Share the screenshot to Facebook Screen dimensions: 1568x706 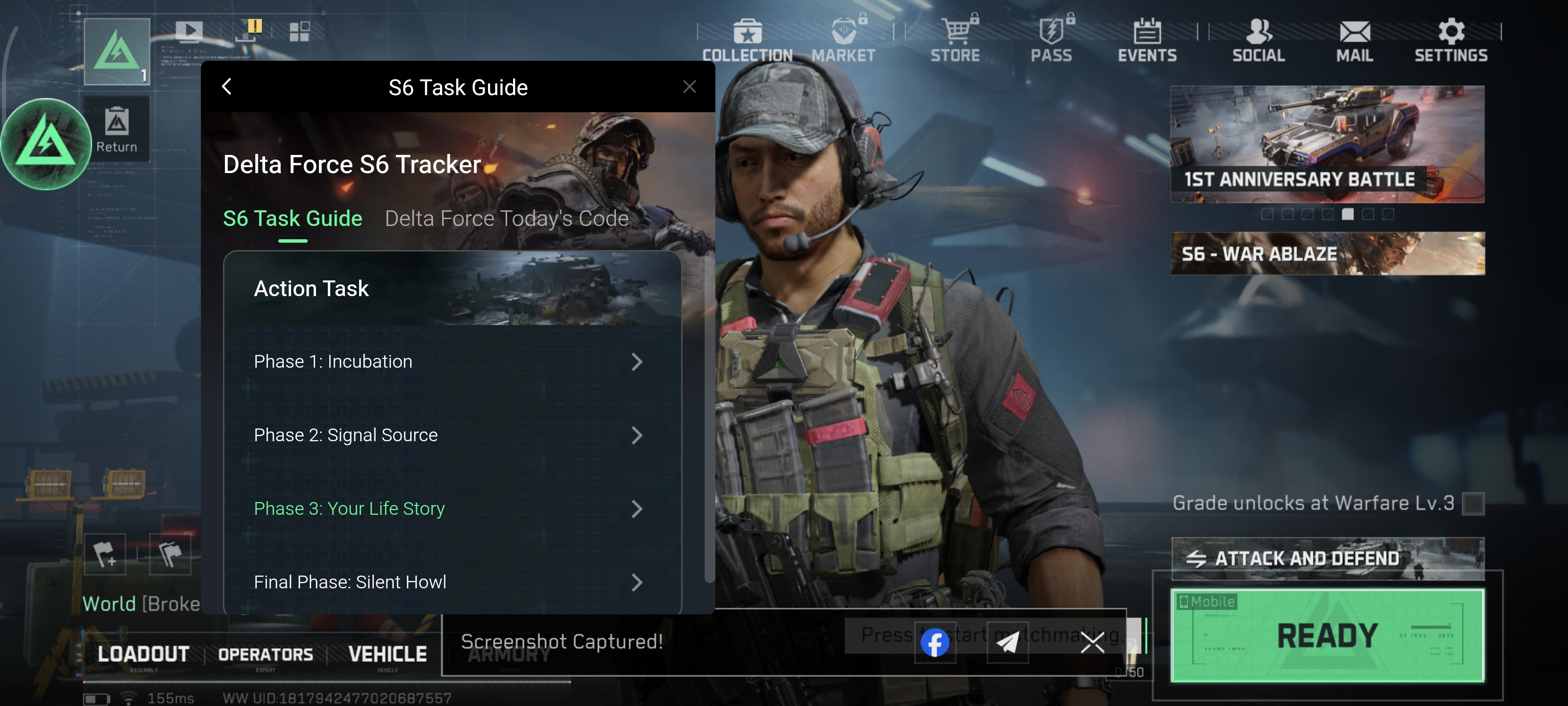coord(935,642)
